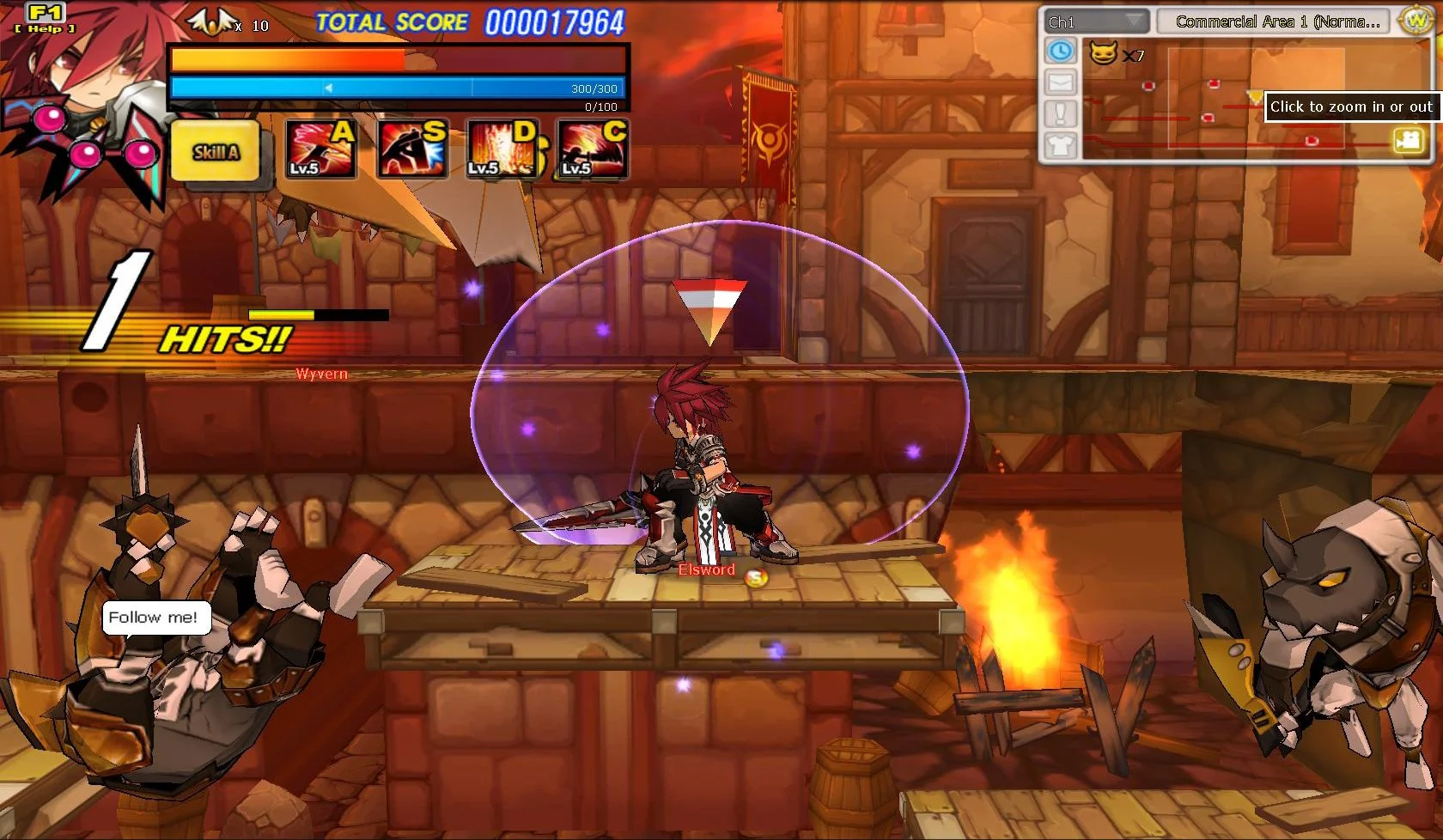Select the Wyvern name label above the enemy

[320, 374]
